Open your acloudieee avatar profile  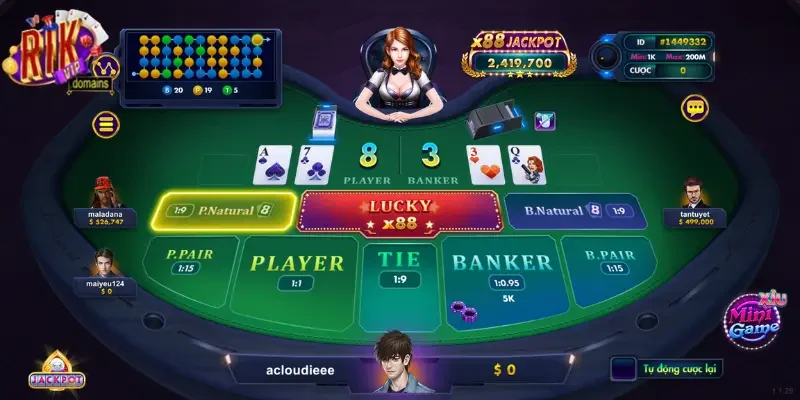(x=399, y=360)
